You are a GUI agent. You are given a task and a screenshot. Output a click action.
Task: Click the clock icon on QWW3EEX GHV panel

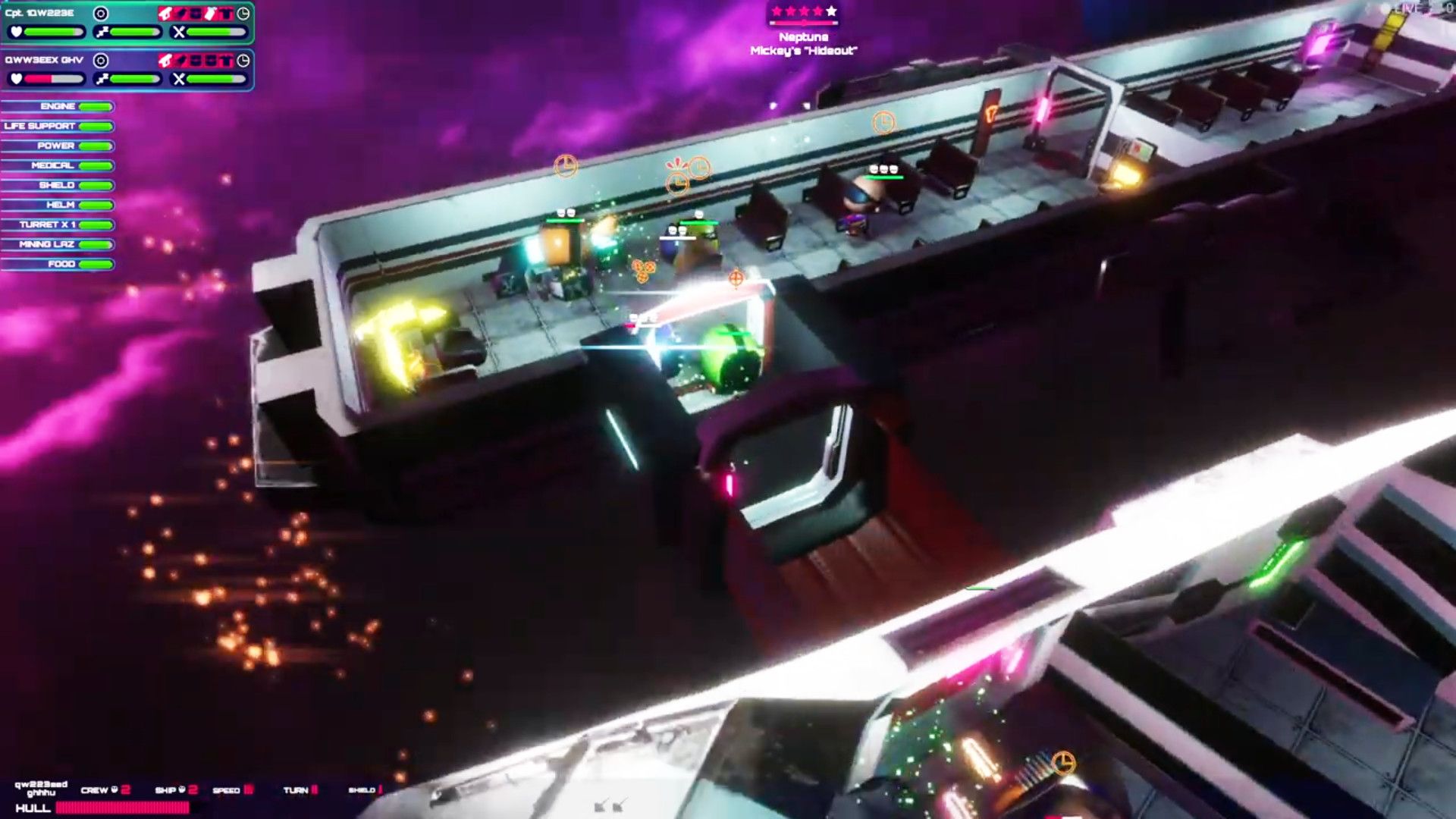click(x=244, y=61)
